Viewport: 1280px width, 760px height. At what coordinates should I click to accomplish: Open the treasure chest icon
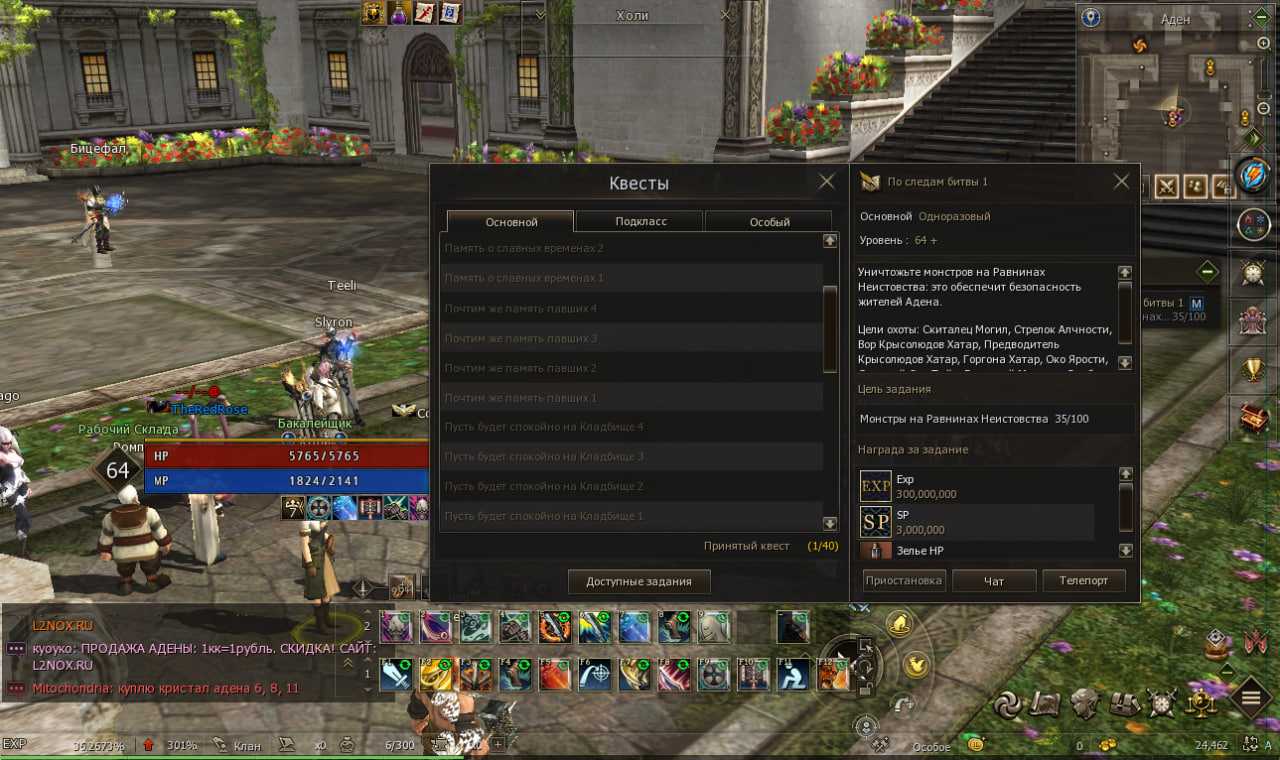pos(1254,420)
